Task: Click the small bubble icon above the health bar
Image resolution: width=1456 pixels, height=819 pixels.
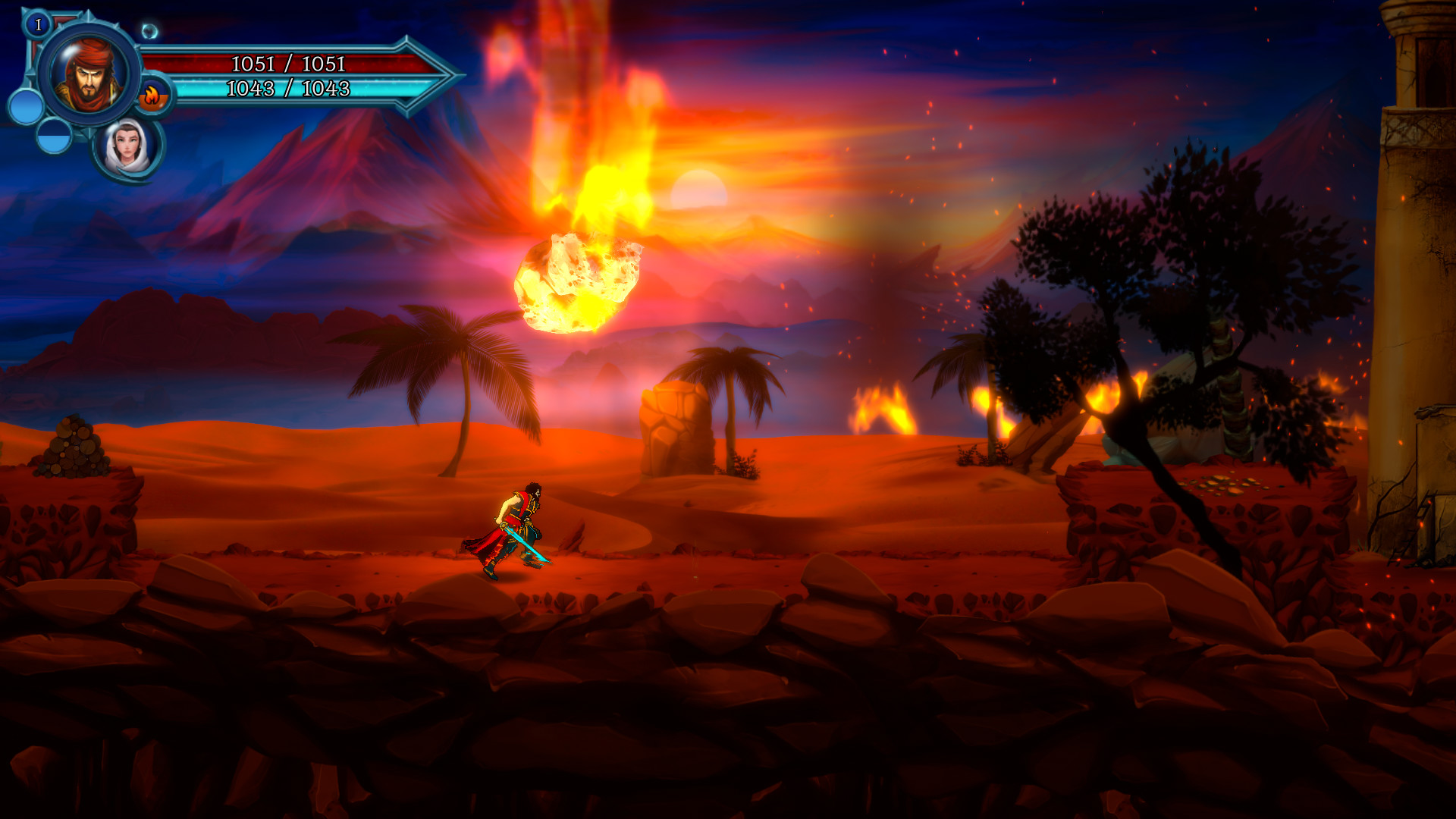Action: (x=149, y=31)
